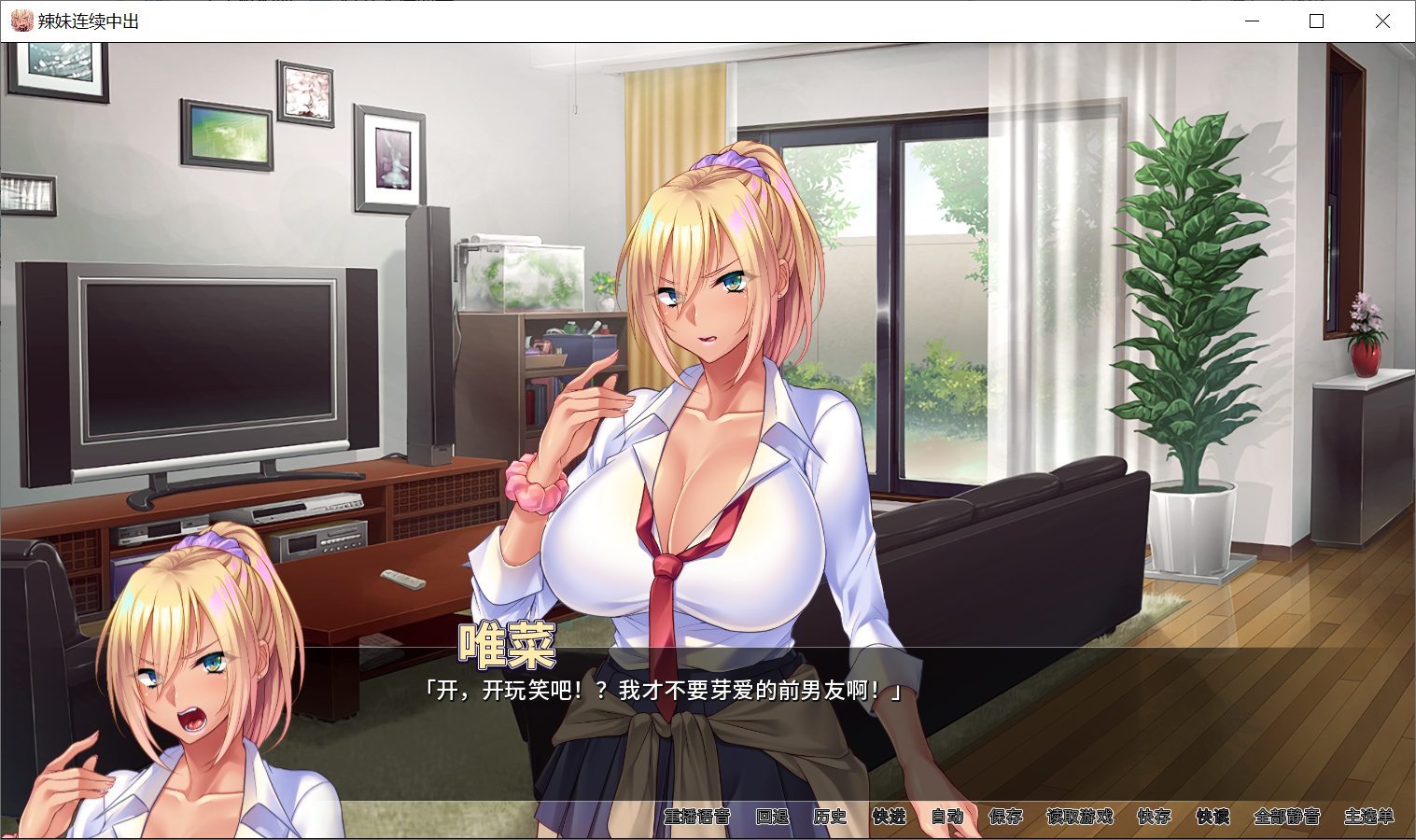Click the speaker name 唯菜

tap(509, 644)
